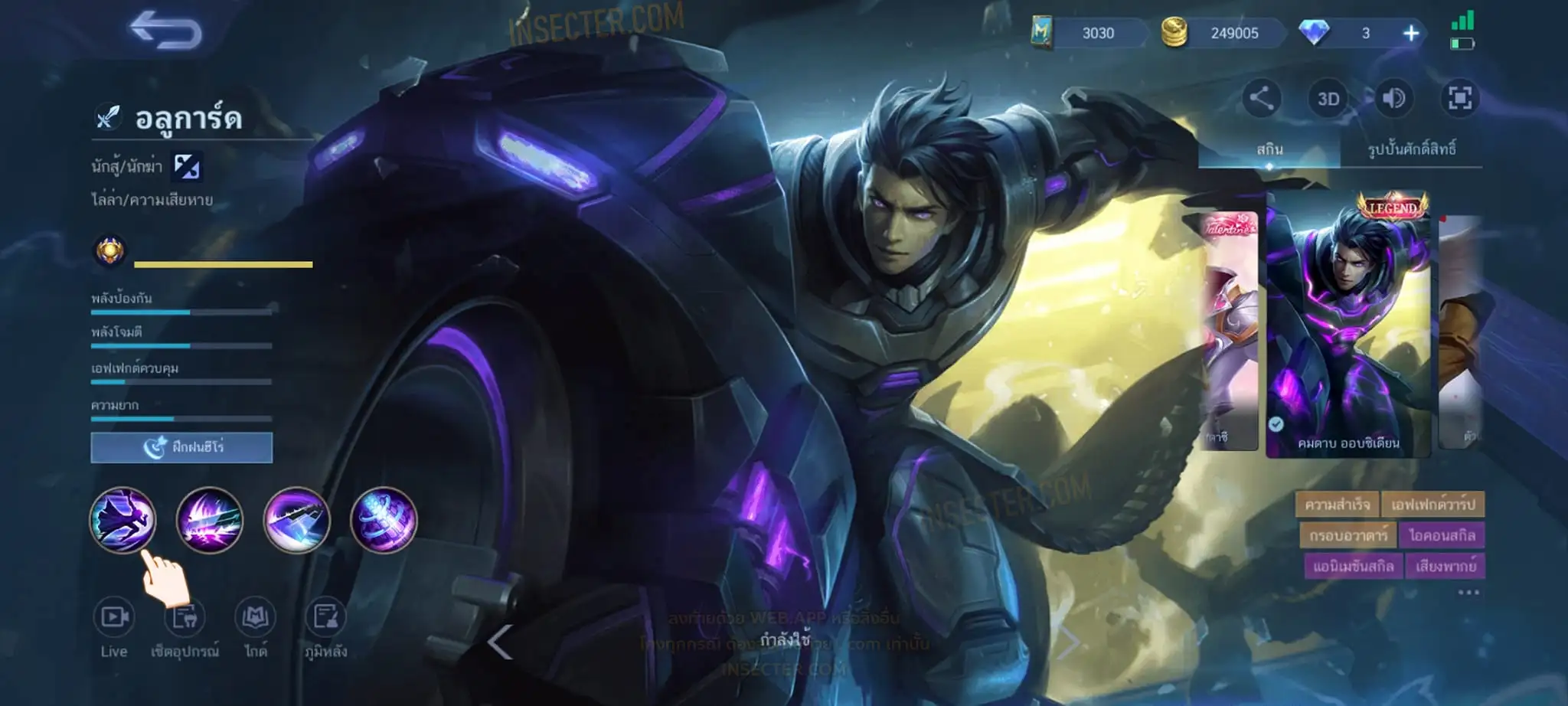Image resolution: width=1568 pixels, height=706 pixels.
Task: Add diamonds with the plus button
Action: click(x=1410, y=33)
